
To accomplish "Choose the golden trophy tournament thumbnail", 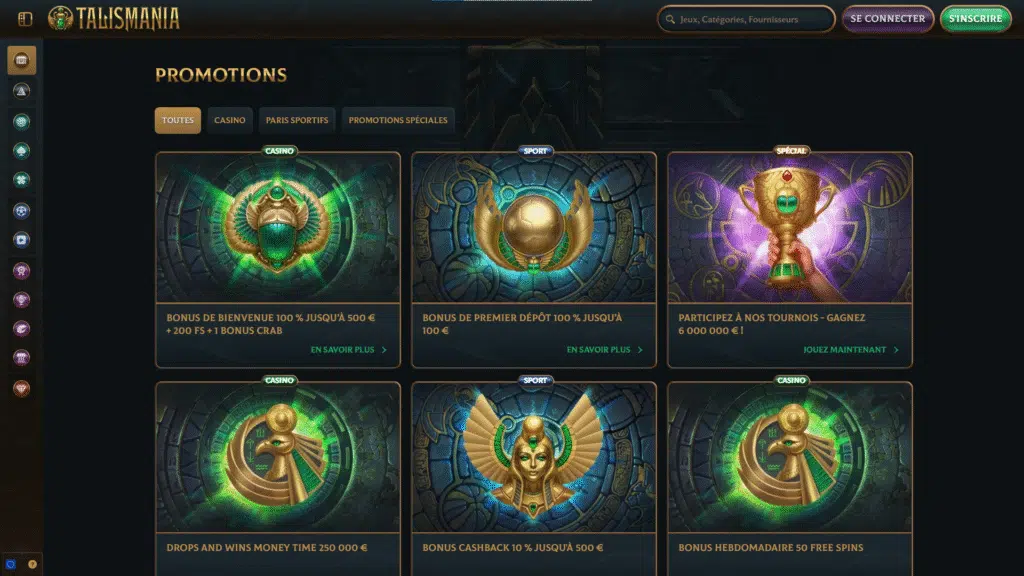I will 790,227.
